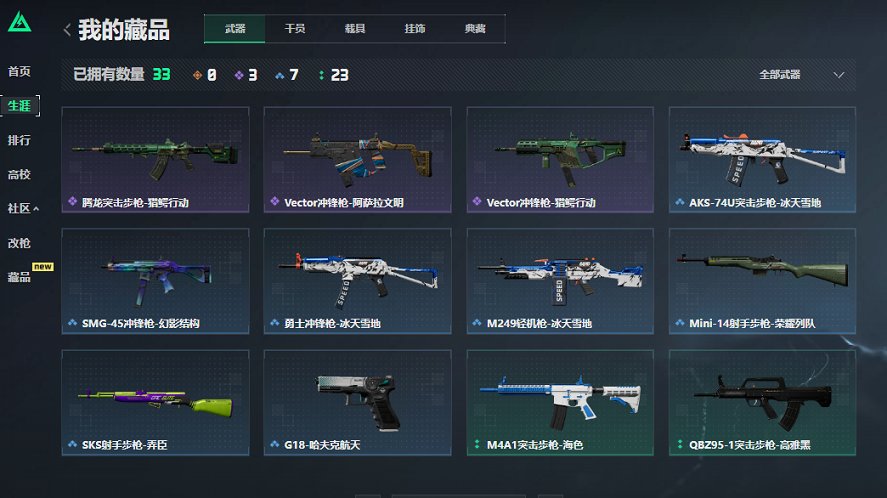Viewport: 887px width, 498px height.
Task: Go back using the arrow beside 我的藏品
Action: (67, 30)
